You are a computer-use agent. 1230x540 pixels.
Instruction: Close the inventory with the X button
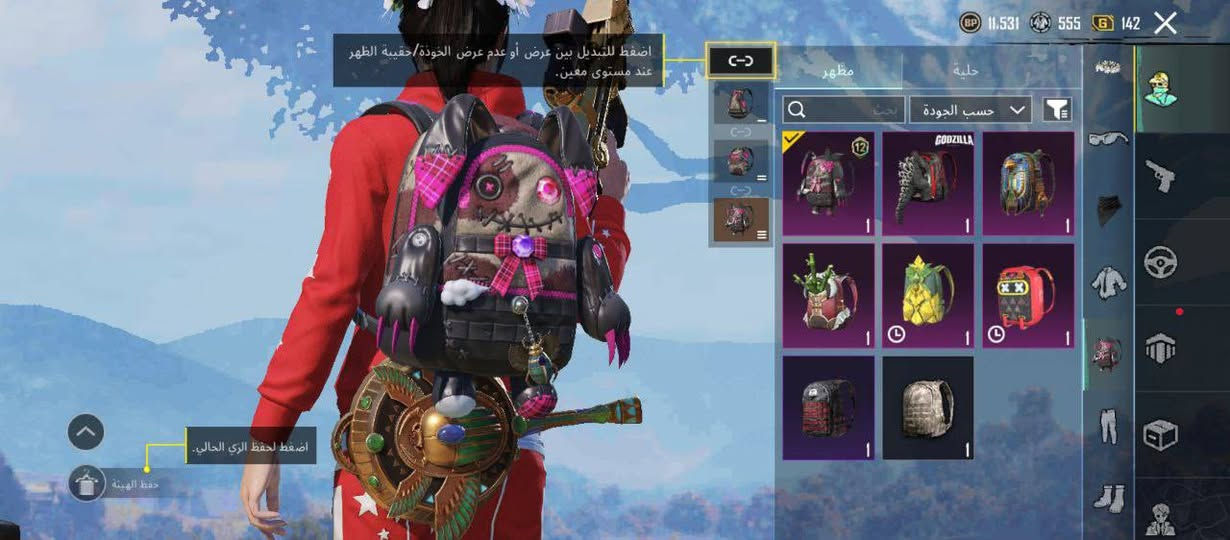(1165, 23)
